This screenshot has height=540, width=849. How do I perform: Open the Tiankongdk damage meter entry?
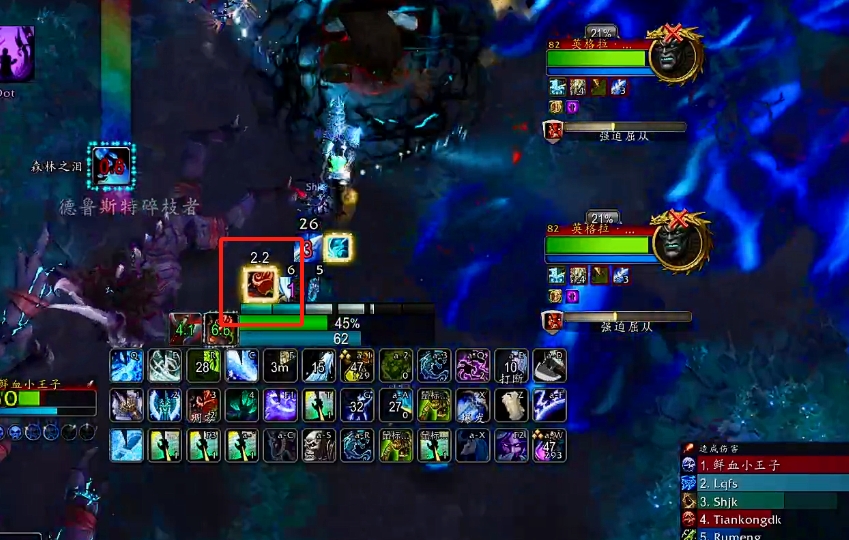[x=760, y=519]
